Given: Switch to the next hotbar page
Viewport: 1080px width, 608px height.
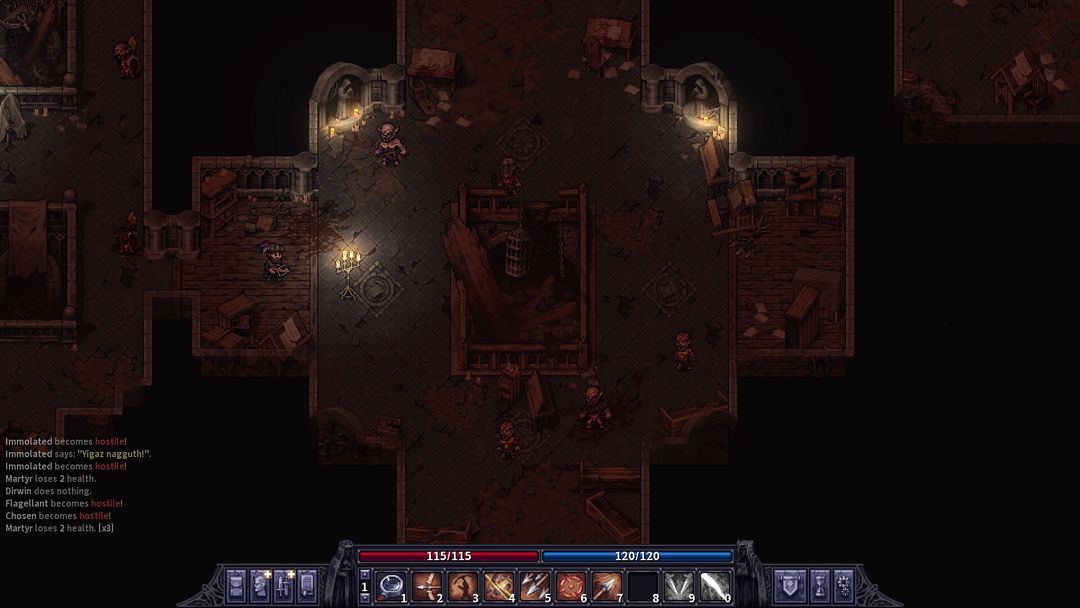Looking at the screenshot, I should [365, 596].
